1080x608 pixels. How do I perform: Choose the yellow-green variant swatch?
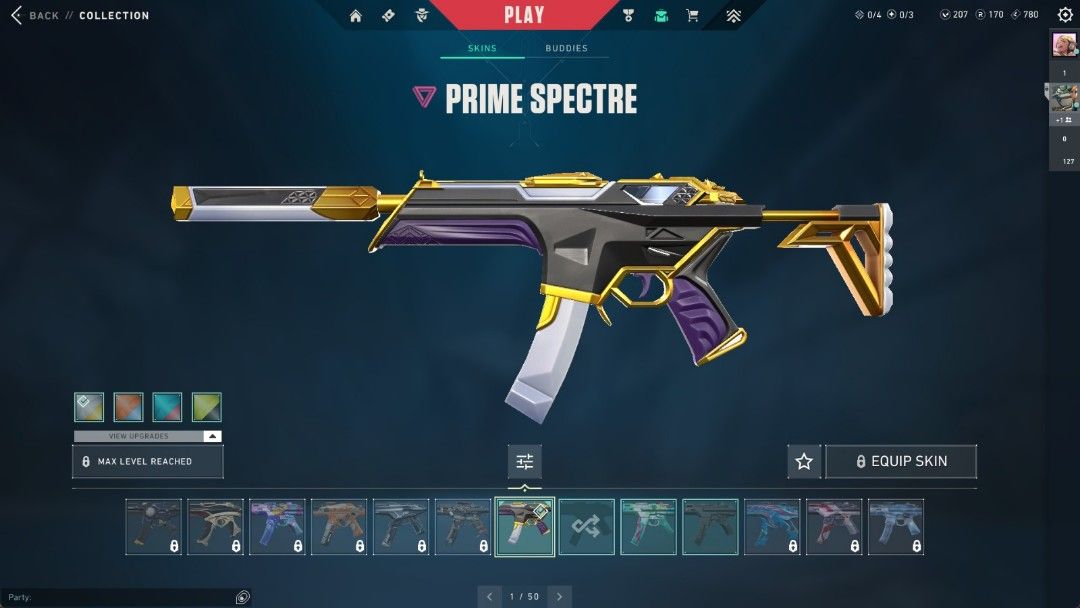point(206,407)
